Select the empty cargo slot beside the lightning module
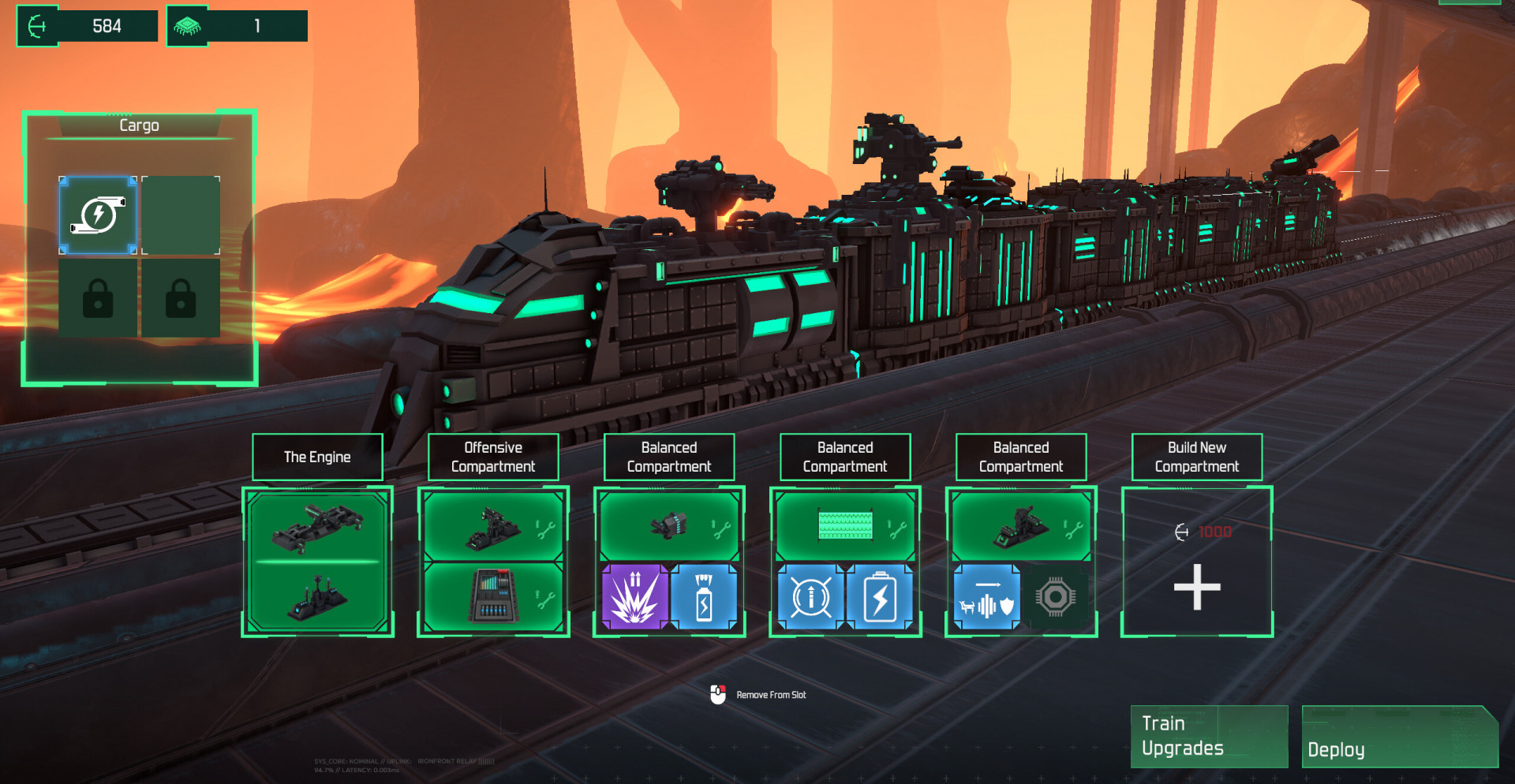 181,215
